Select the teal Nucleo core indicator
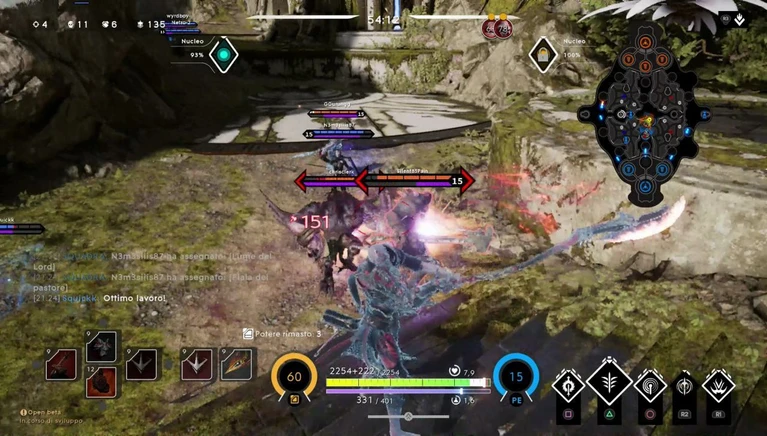The height and width of the screenshot is (436, 767). pyautogui.click(x=225, y=55)
